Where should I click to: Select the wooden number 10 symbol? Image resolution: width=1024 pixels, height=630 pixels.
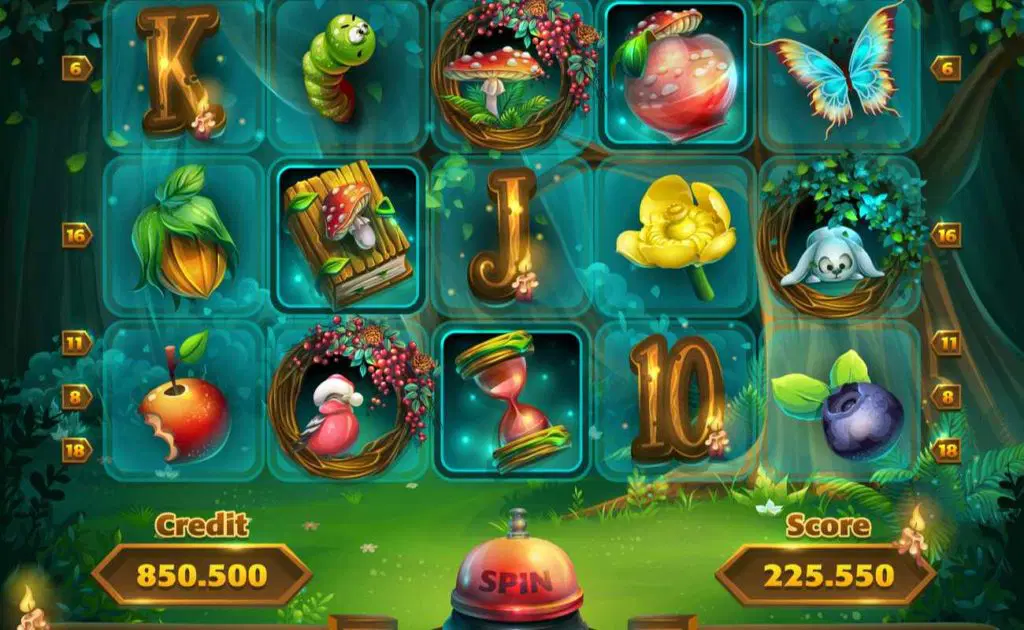coord(676,398)
